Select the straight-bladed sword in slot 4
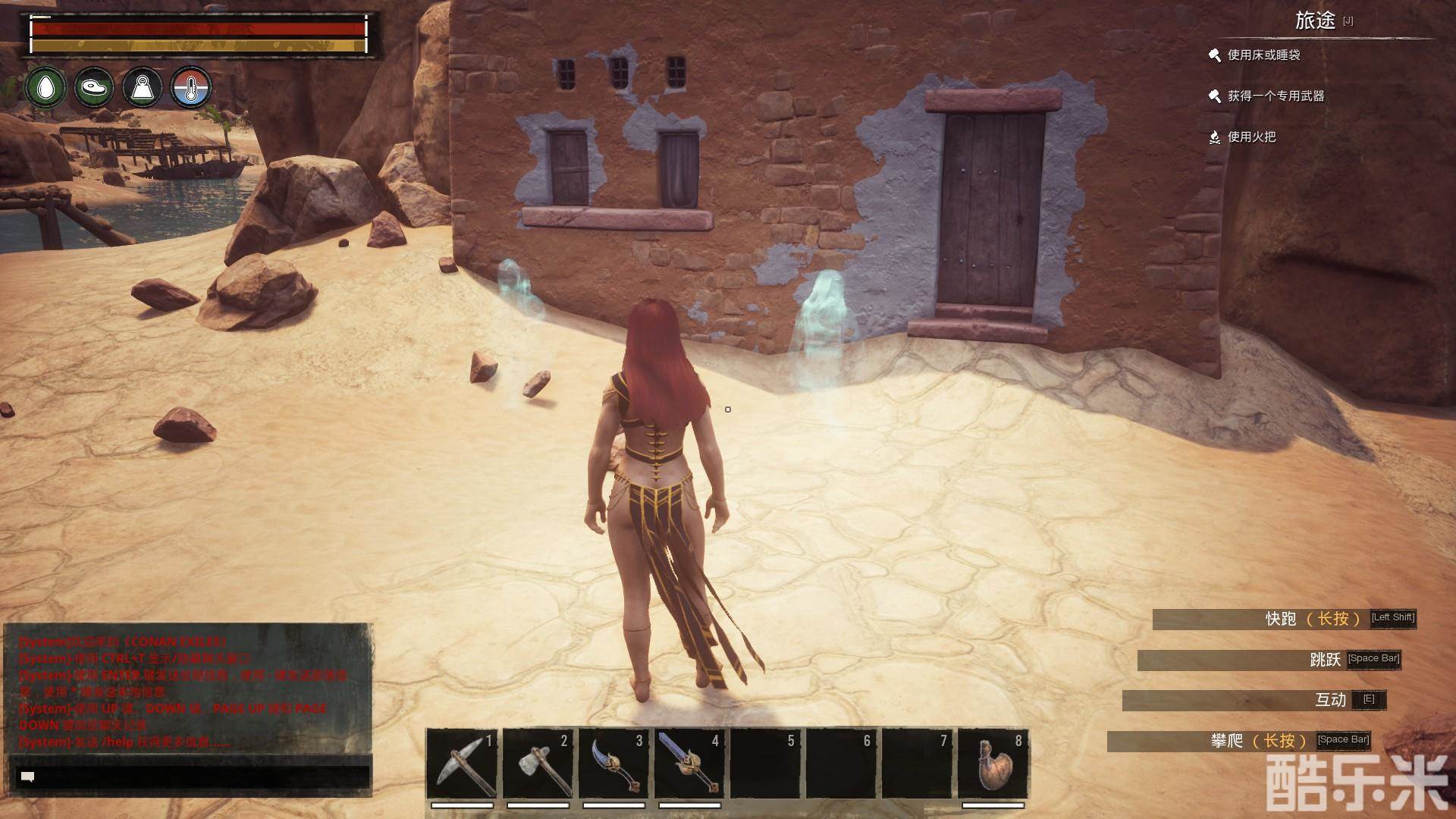The image size is (1456, 819). tap(689, 763)
